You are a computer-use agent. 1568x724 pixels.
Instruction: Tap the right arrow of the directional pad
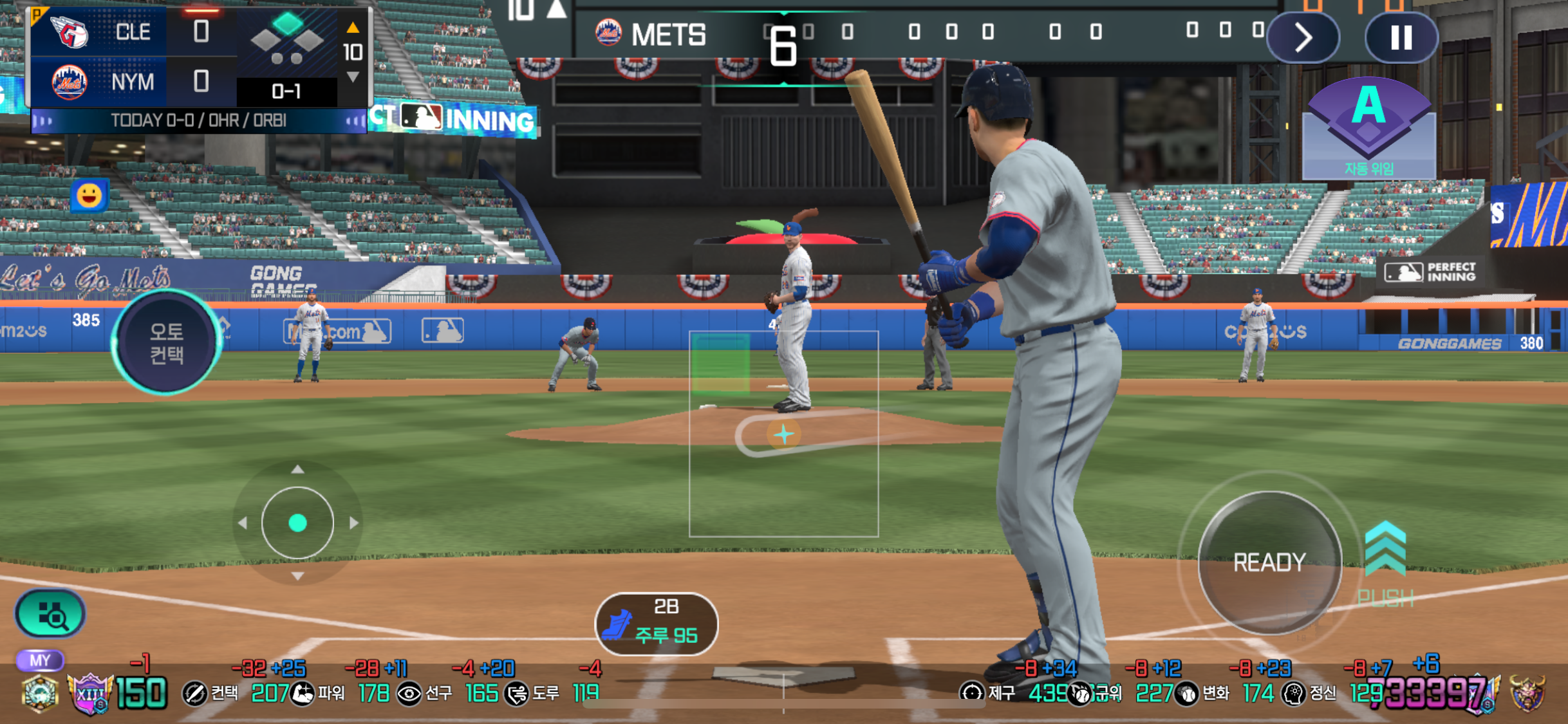(354, 523)
